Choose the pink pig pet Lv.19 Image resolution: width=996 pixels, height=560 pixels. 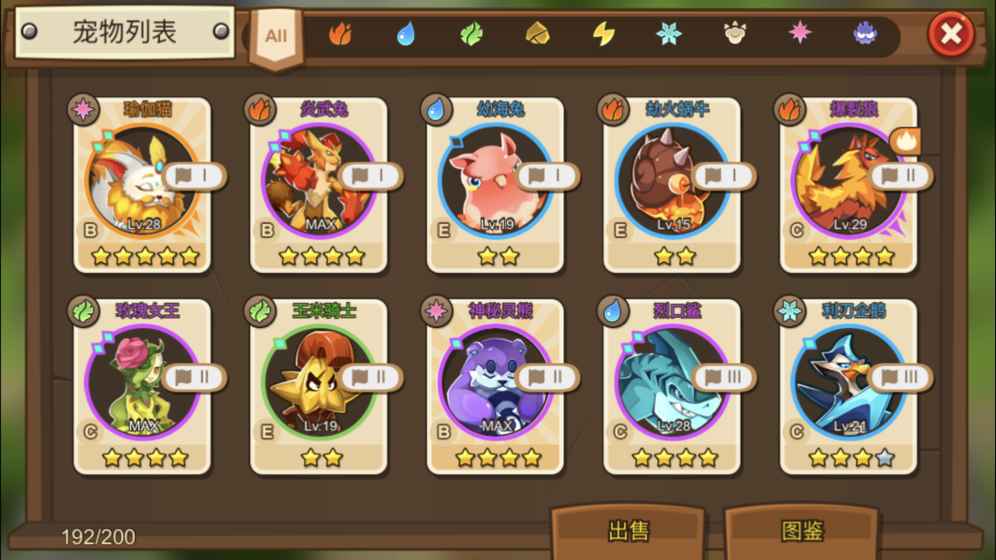coord(495,184)
